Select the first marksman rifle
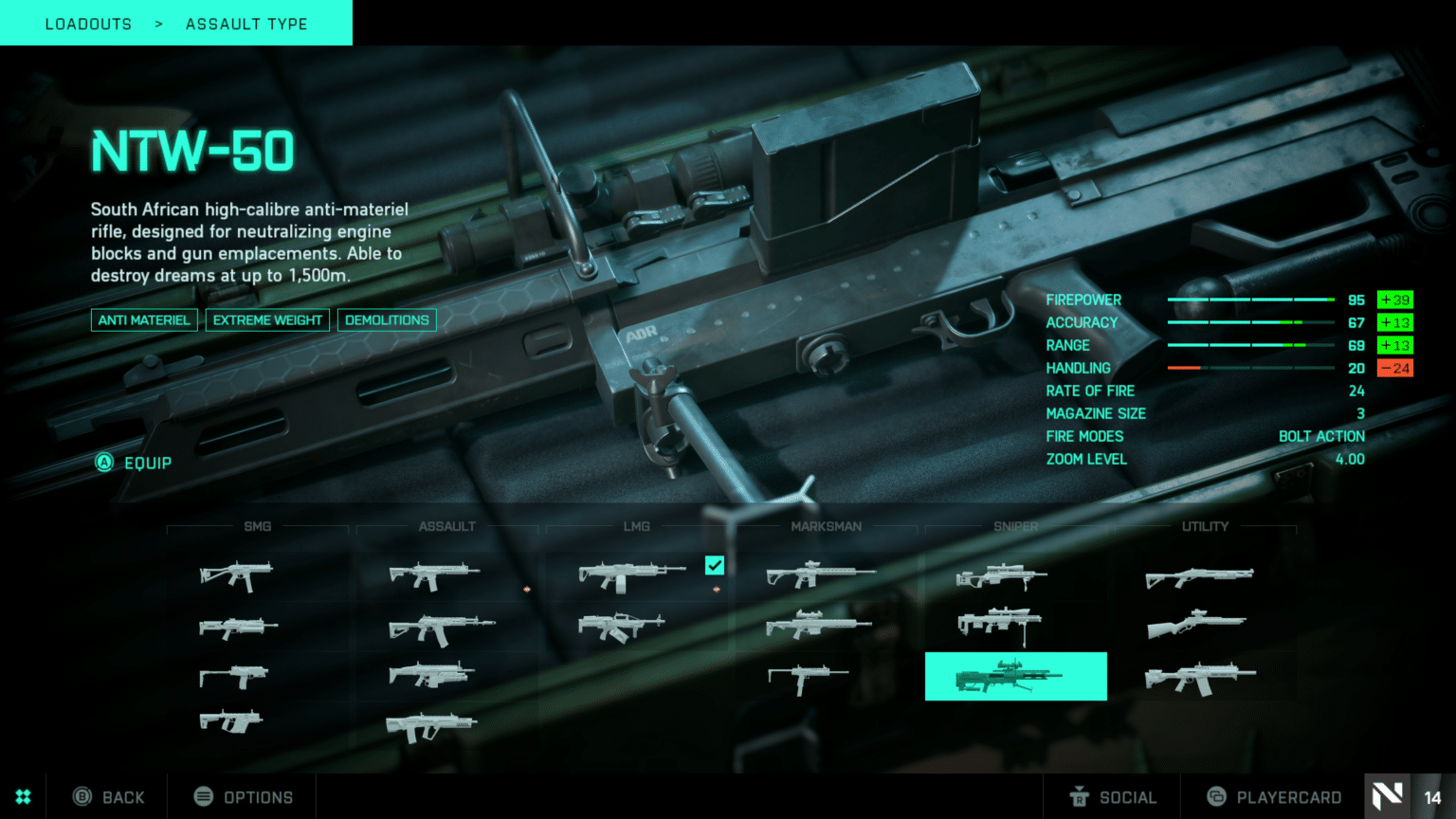The height and width of the screenshot is (819, 1456). 821,574
